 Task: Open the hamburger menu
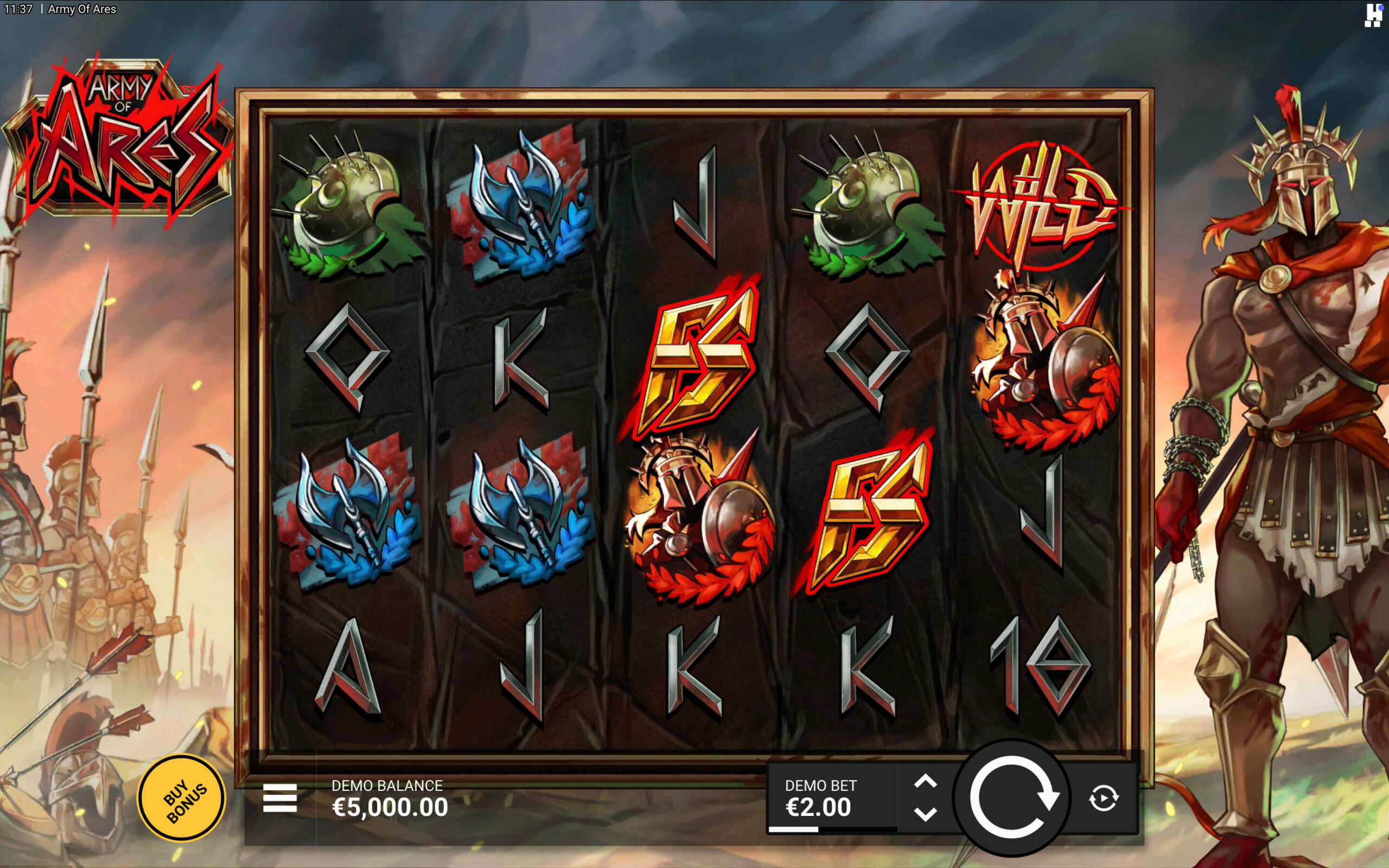click(x=279, y=798)
